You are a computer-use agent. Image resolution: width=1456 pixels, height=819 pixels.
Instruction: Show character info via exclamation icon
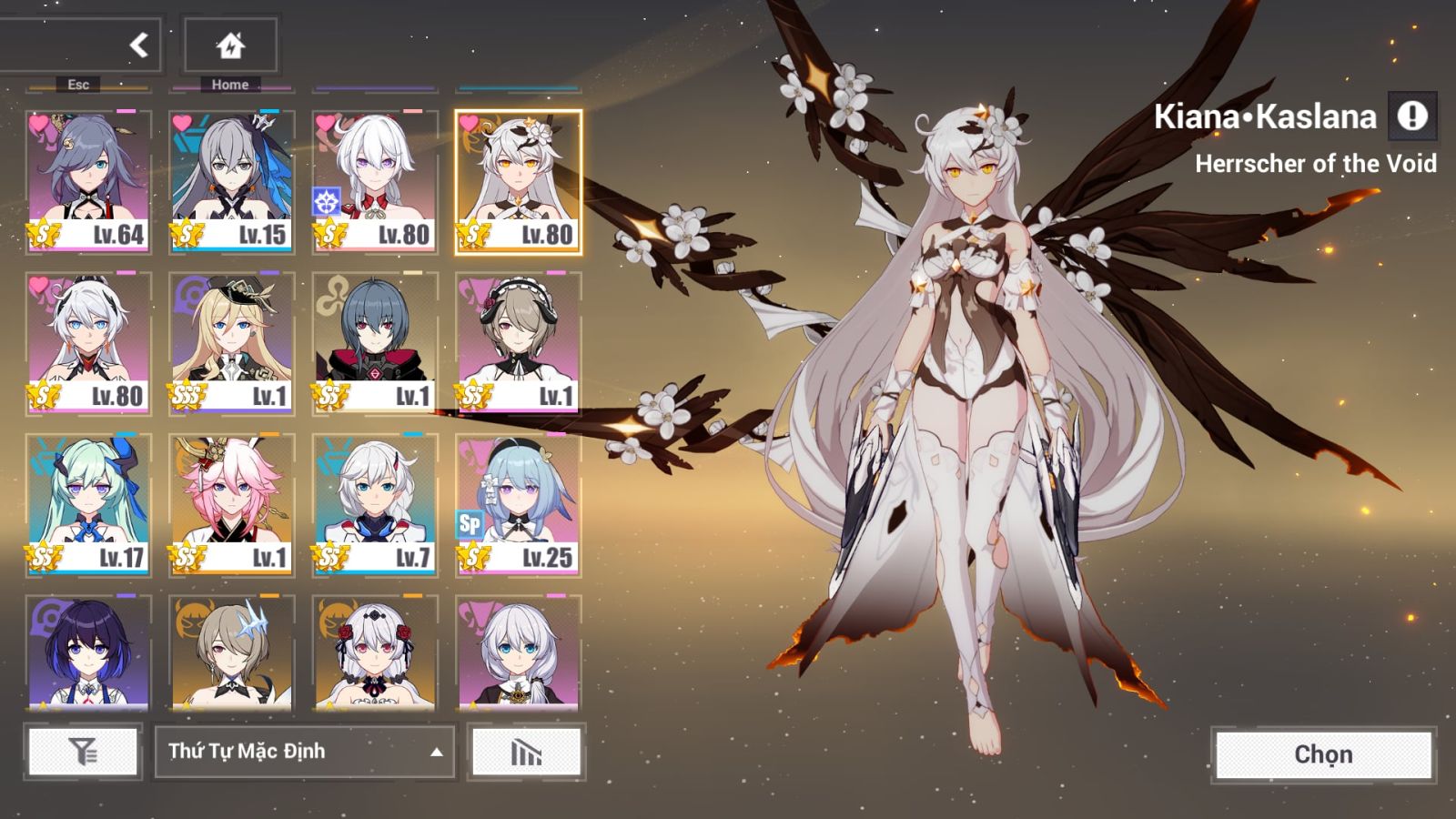[x=1412, y=116]
